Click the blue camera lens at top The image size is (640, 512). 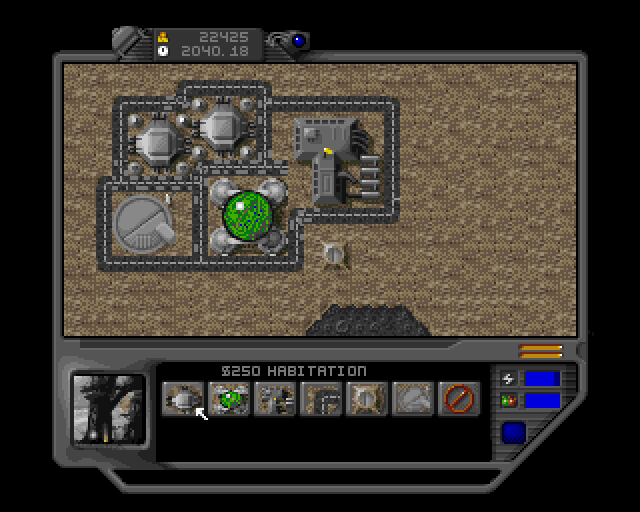(x=299, y=42)
